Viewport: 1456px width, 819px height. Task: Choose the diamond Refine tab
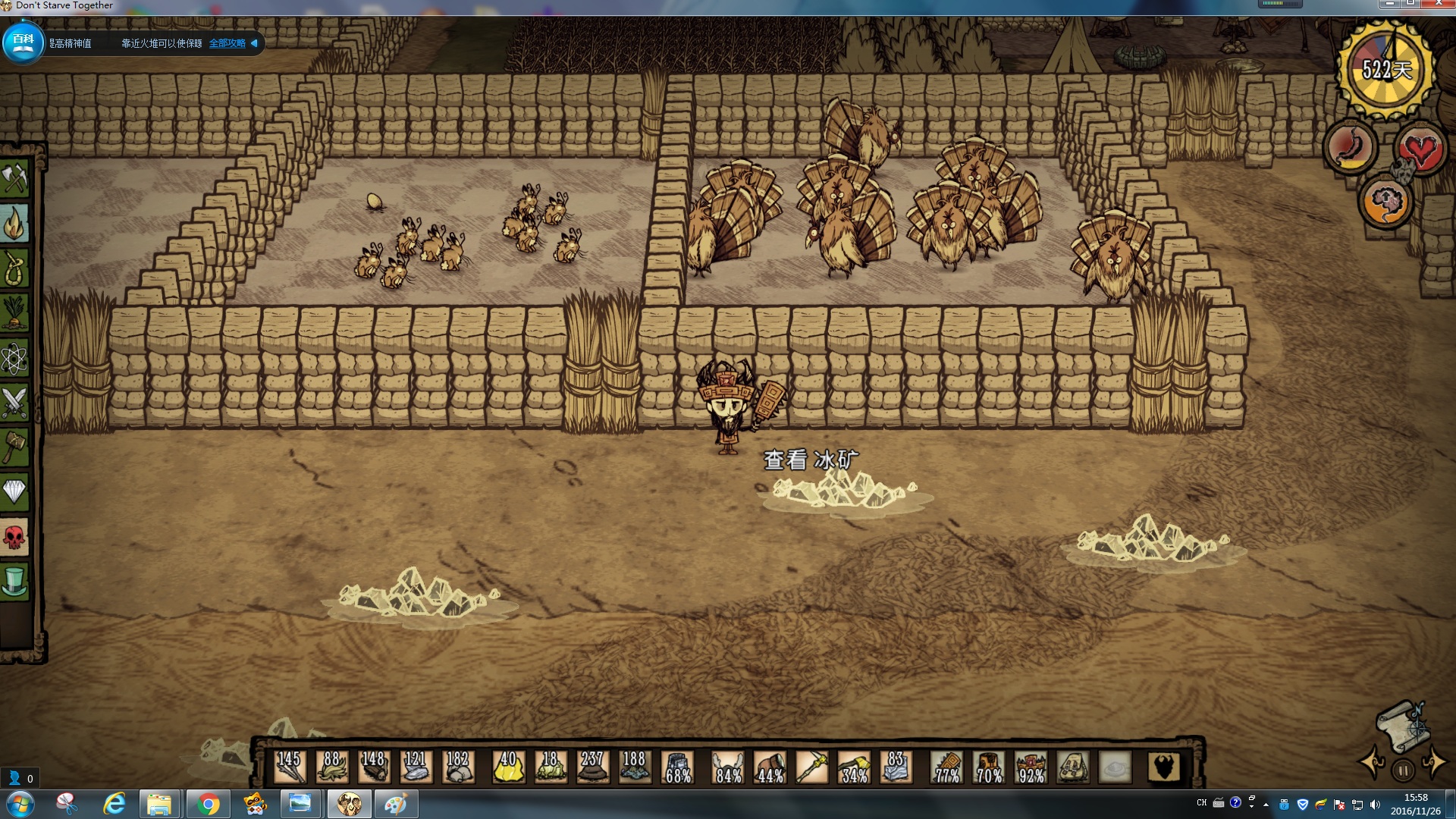click(15, 491)
